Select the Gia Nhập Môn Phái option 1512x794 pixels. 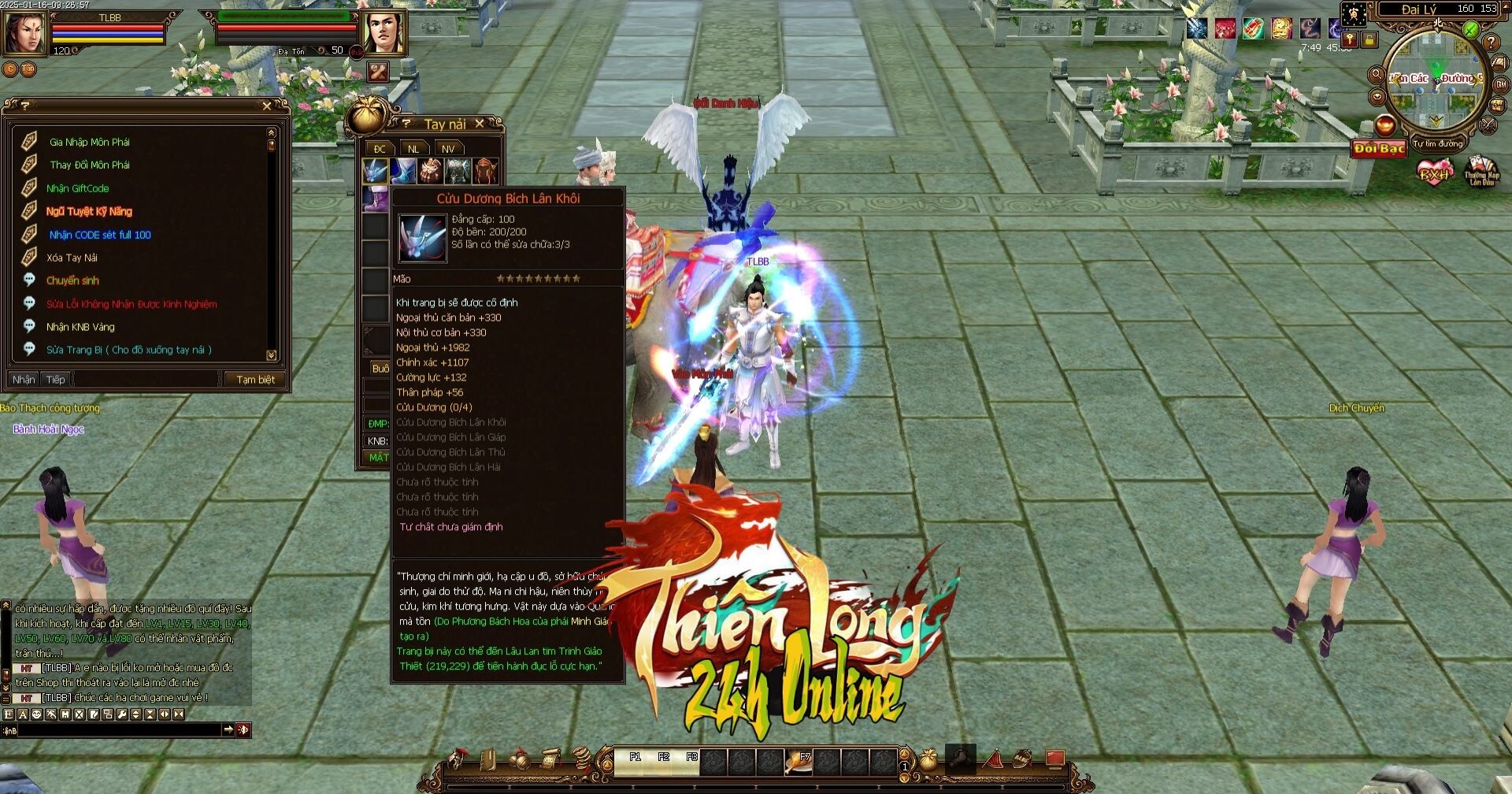pos(89,142)
